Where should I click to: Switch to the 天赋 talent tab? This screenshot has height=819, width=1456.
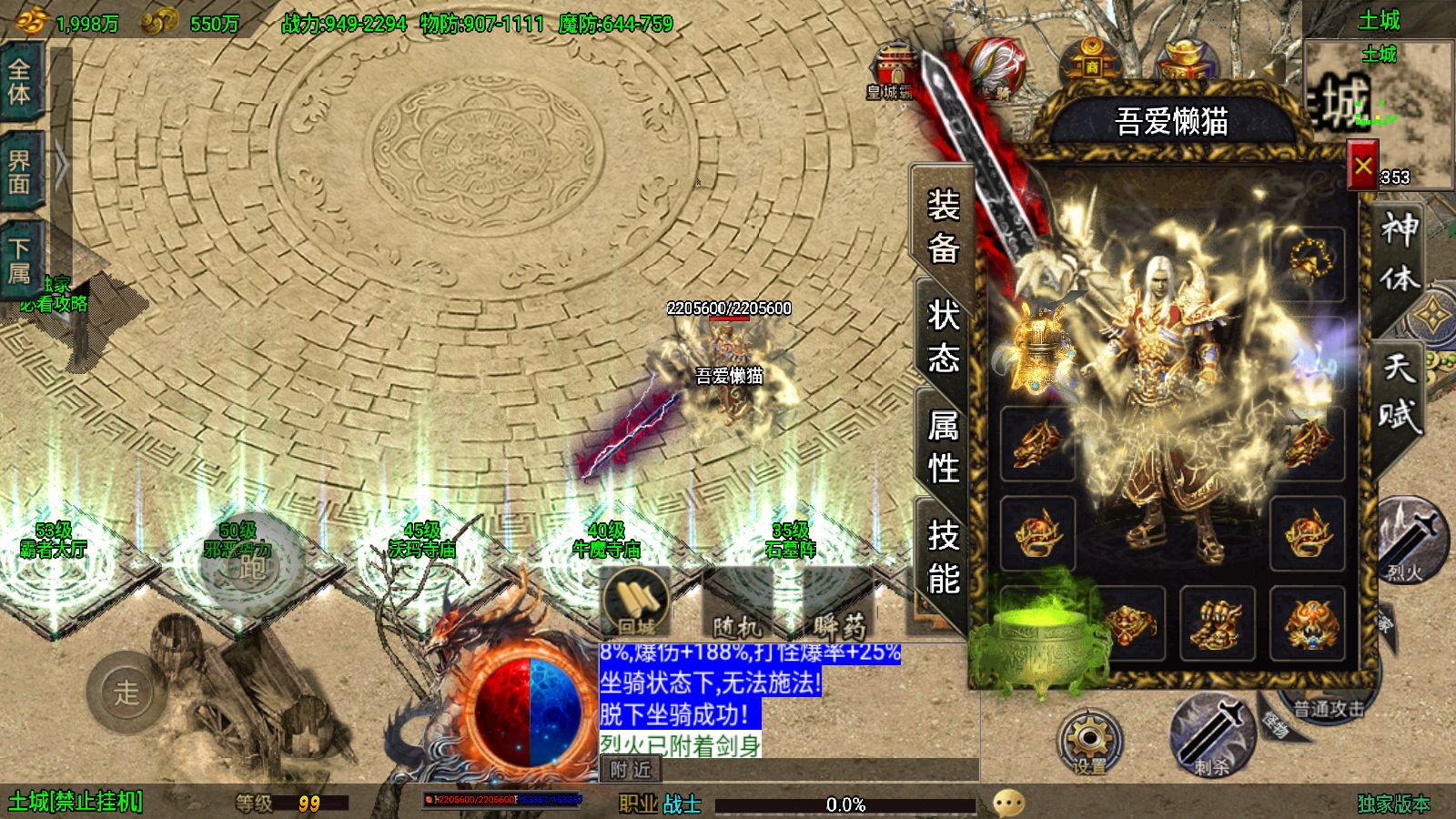coord(1399,391)
